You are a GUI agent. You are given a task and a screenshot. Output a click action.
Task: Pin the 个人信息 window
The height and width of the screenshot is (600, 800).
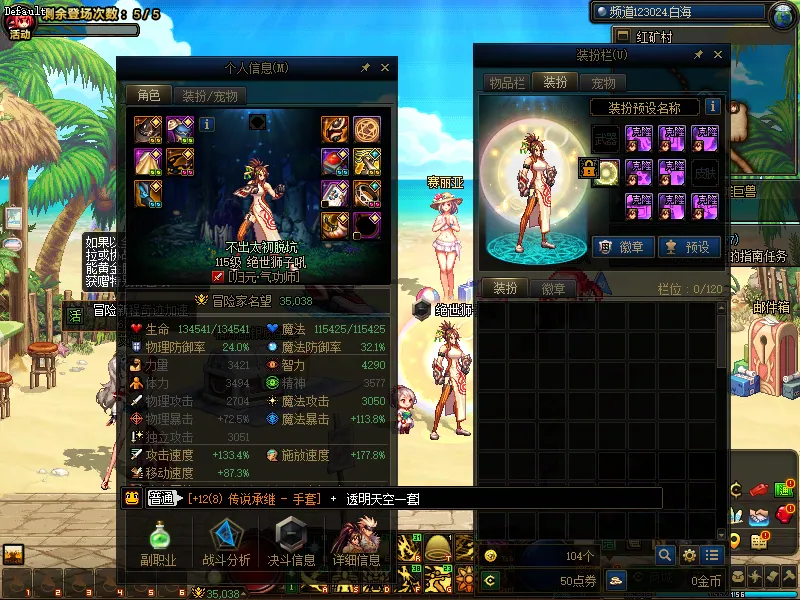365,68
